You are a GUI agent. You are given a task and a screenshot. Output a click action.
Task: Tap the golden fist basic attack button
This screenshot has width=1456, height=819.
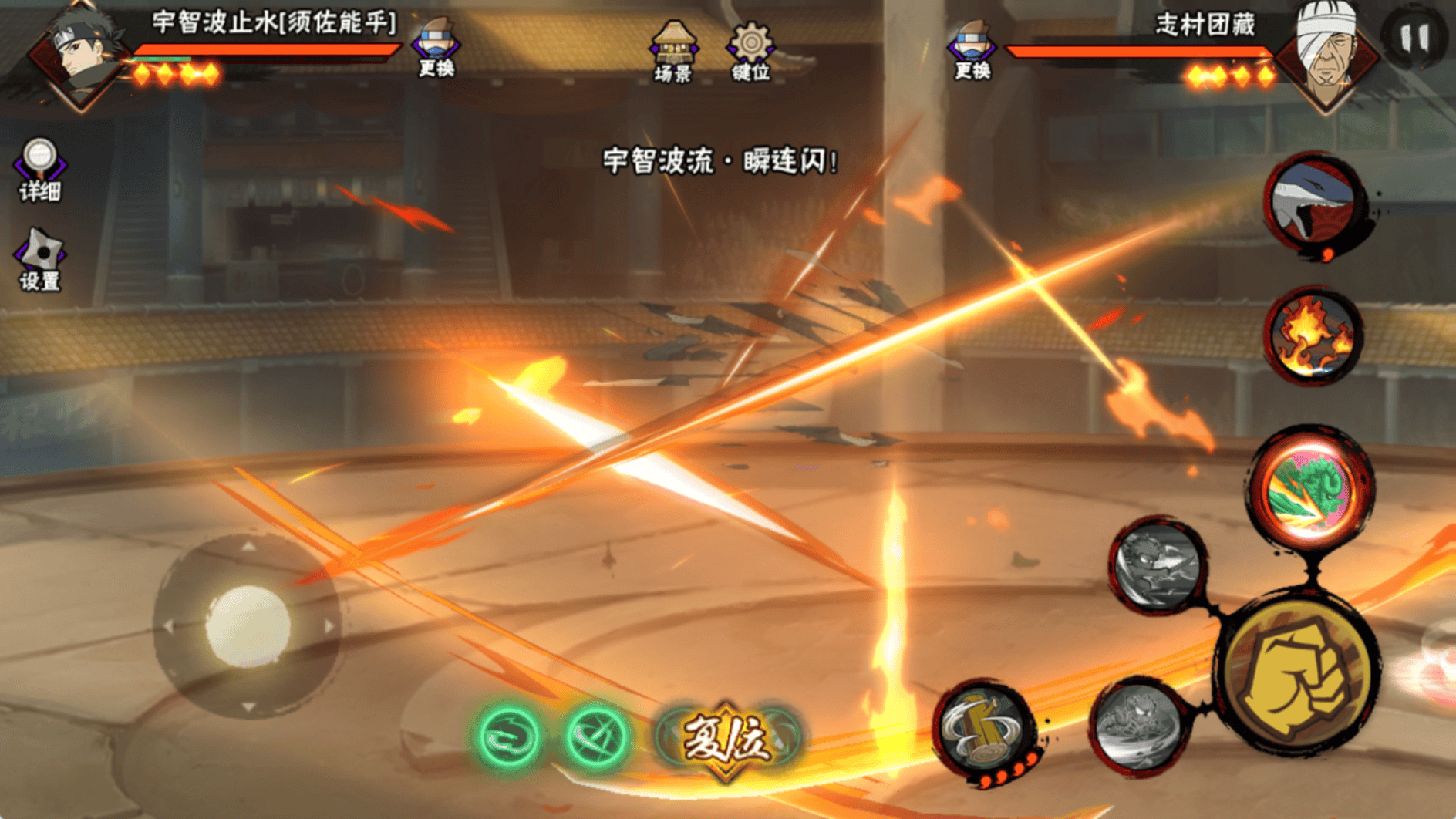click(x=1299, y=676)
